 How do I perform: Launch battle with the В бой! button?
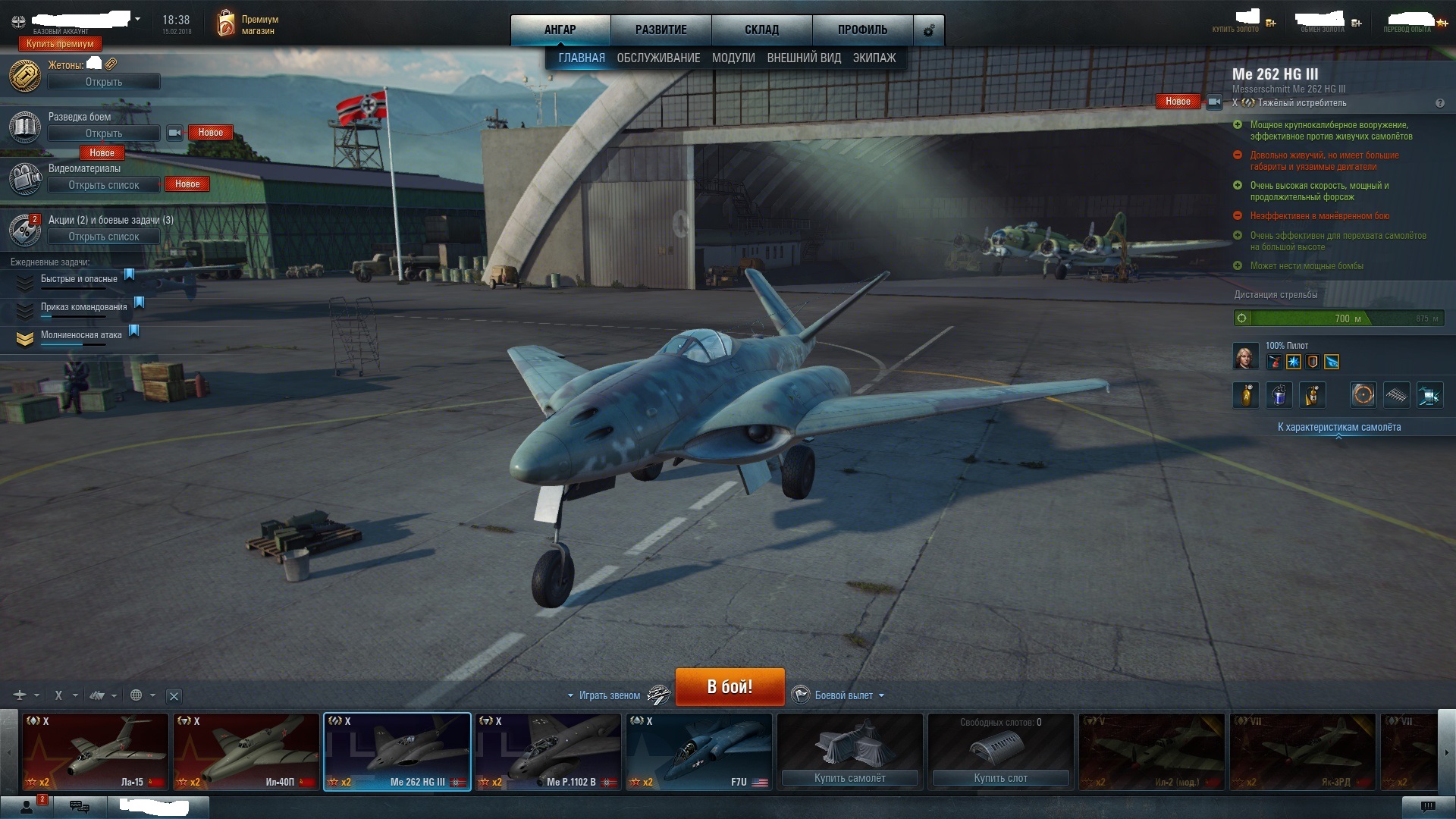click(x=730, y=686)
